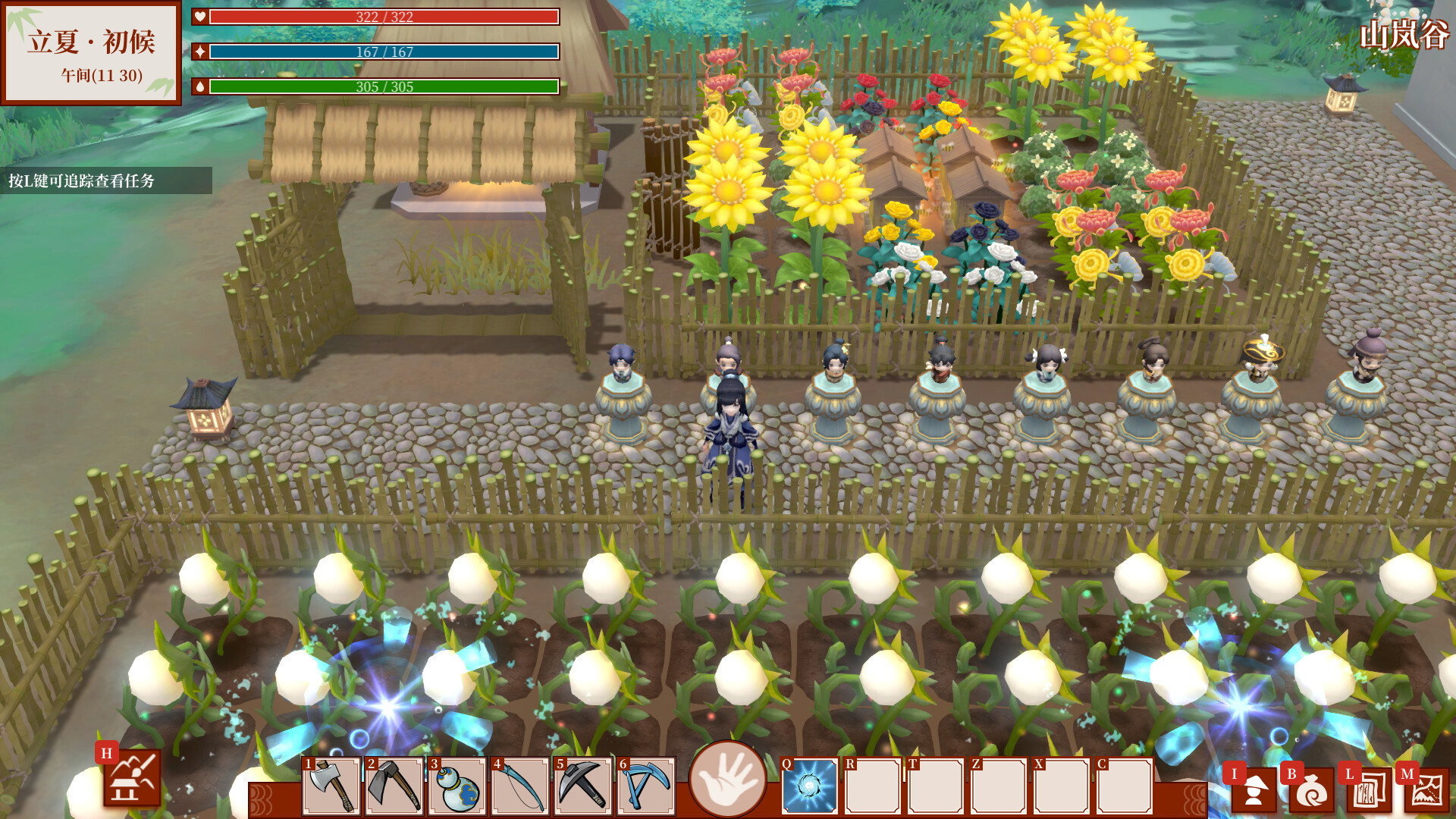Pick the blue crossbow tool in slot 6
This screenshot has height=819, width=1456.
tap(646, 786)
